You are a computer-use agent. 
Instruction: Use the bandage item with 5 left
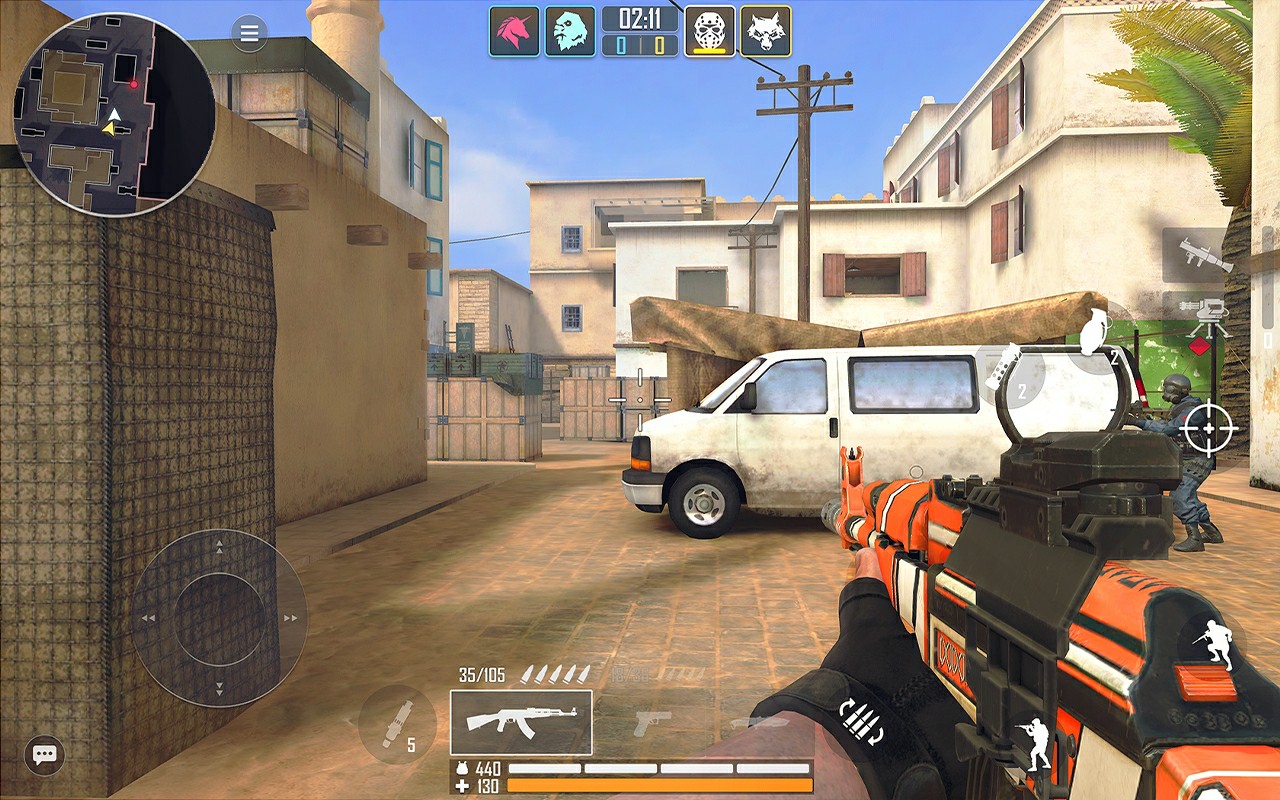point(397,725)
